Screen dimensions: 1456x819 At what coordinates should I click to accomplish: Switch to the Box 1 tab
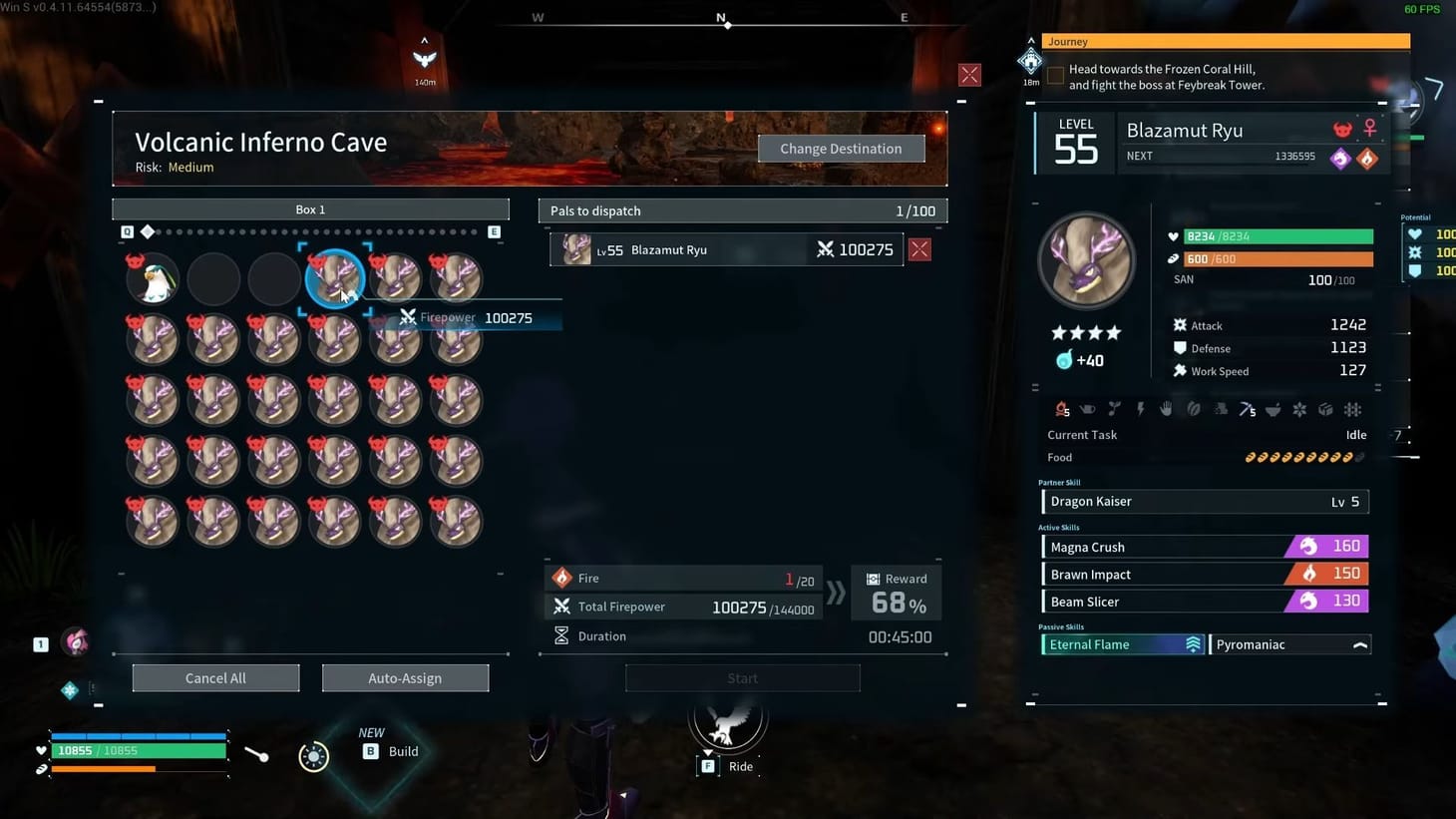pos(310,209)
